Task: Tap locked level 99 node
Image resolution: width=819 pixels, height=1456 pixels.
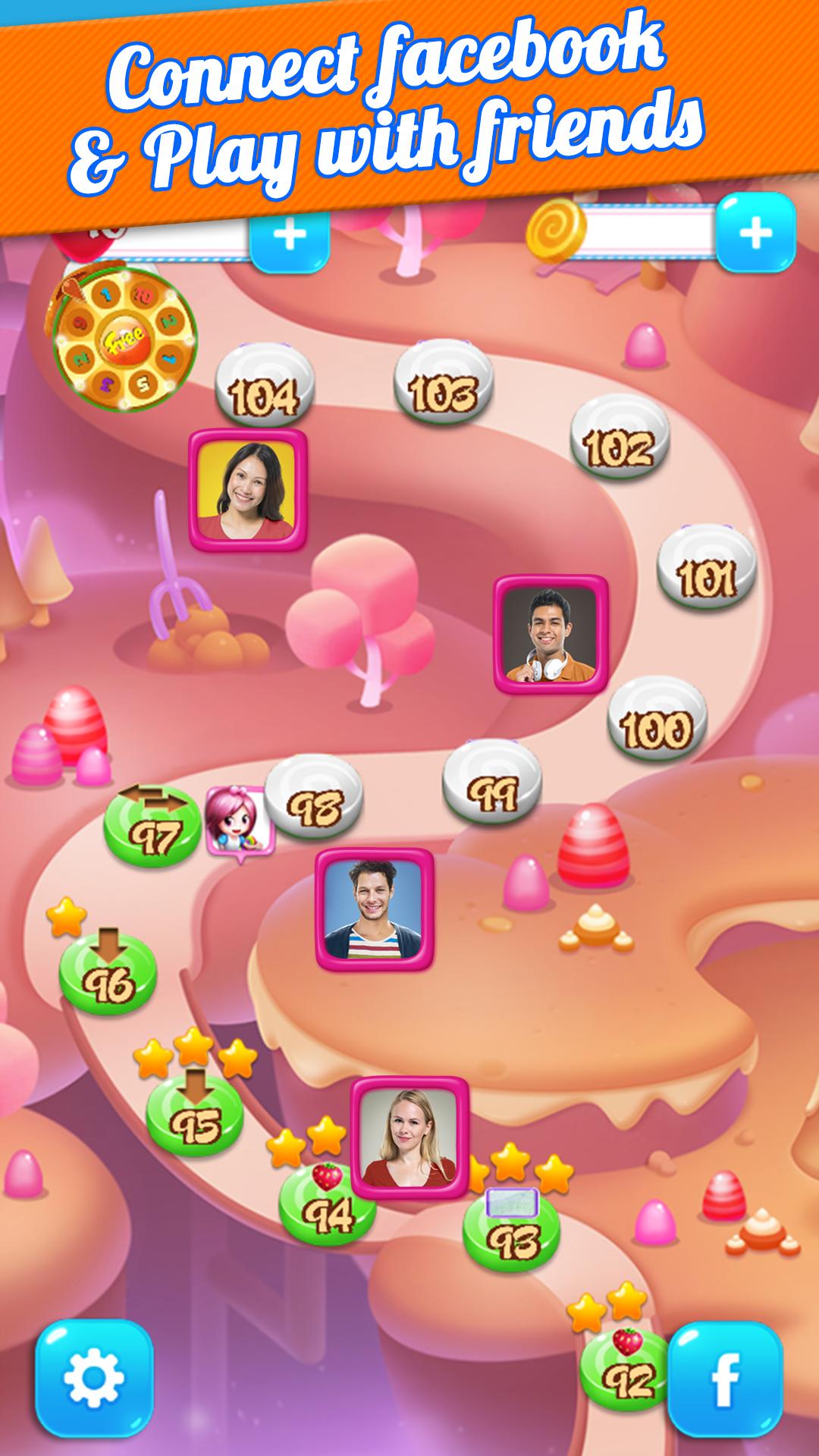Action: click(x=492, y=789)
